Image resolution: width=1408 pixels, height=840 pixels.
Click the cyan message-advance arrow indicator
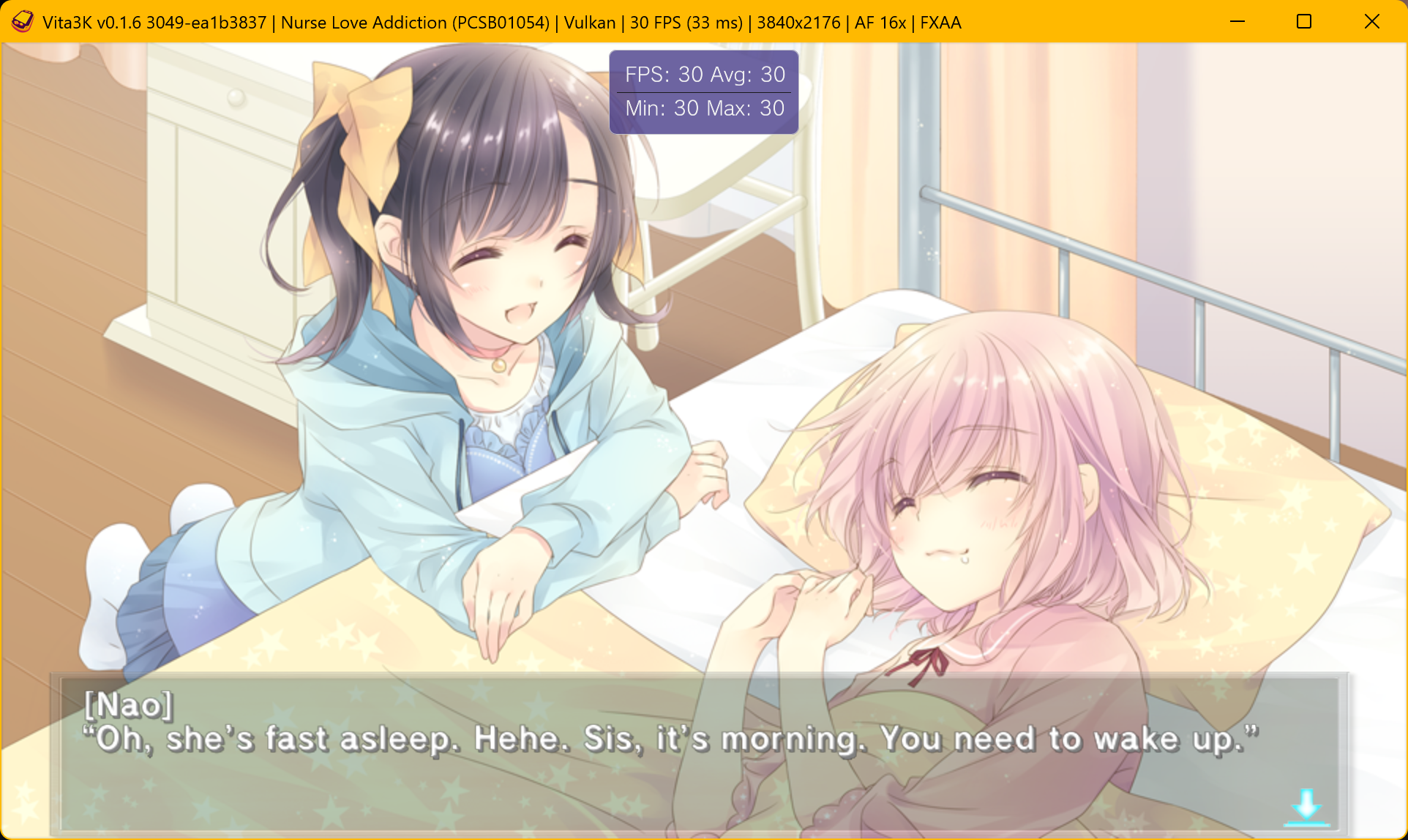pos(1306,806)
